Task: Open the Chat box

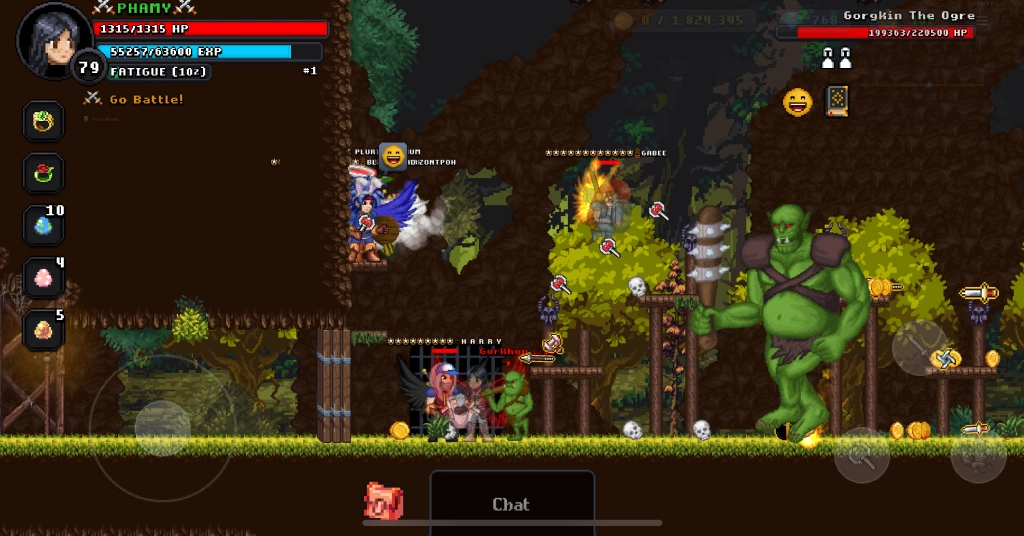Action: (x=511, y=504)
